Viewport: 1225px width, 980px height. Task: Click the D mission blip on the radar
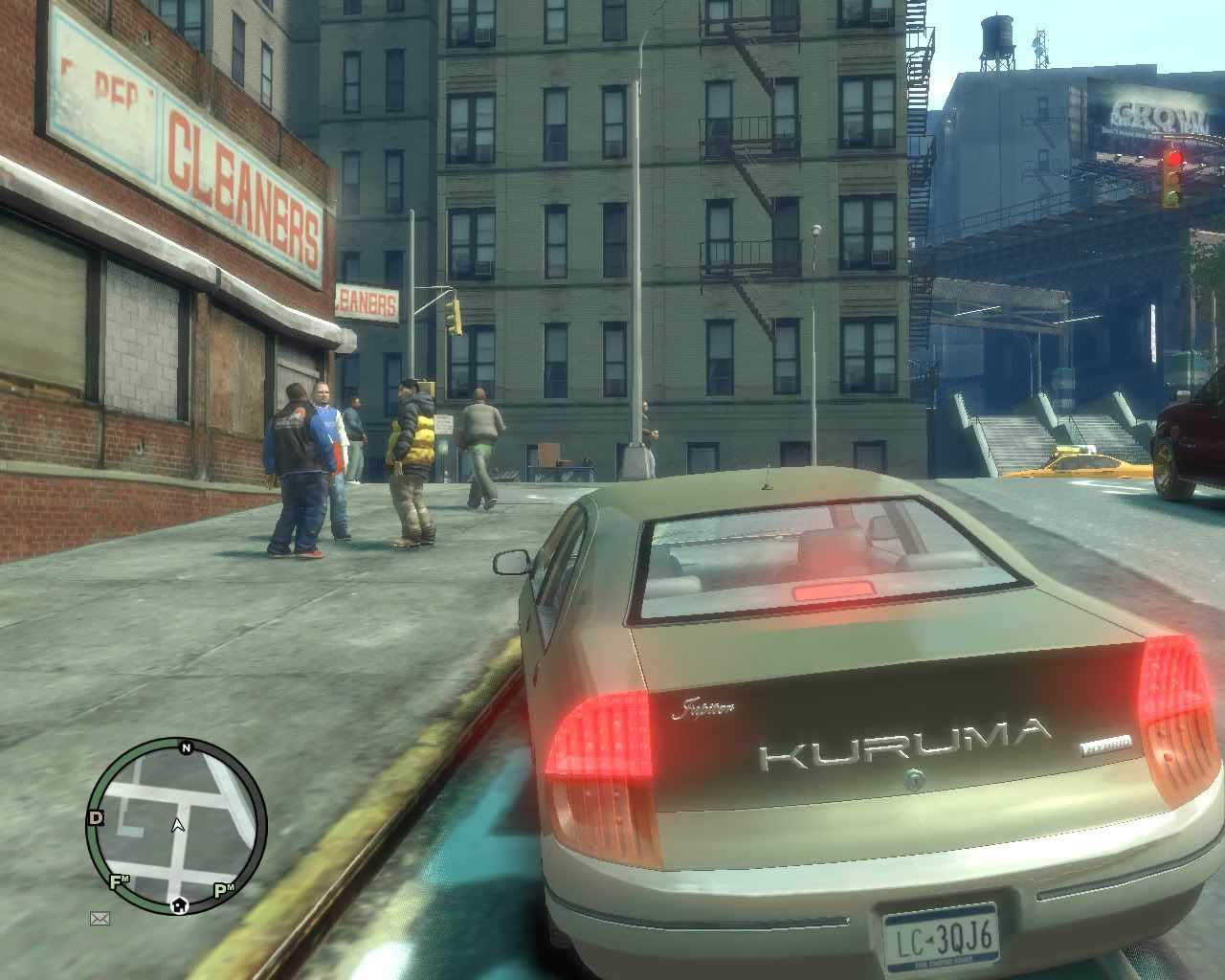pyautogui.click(x=96, y=817)
